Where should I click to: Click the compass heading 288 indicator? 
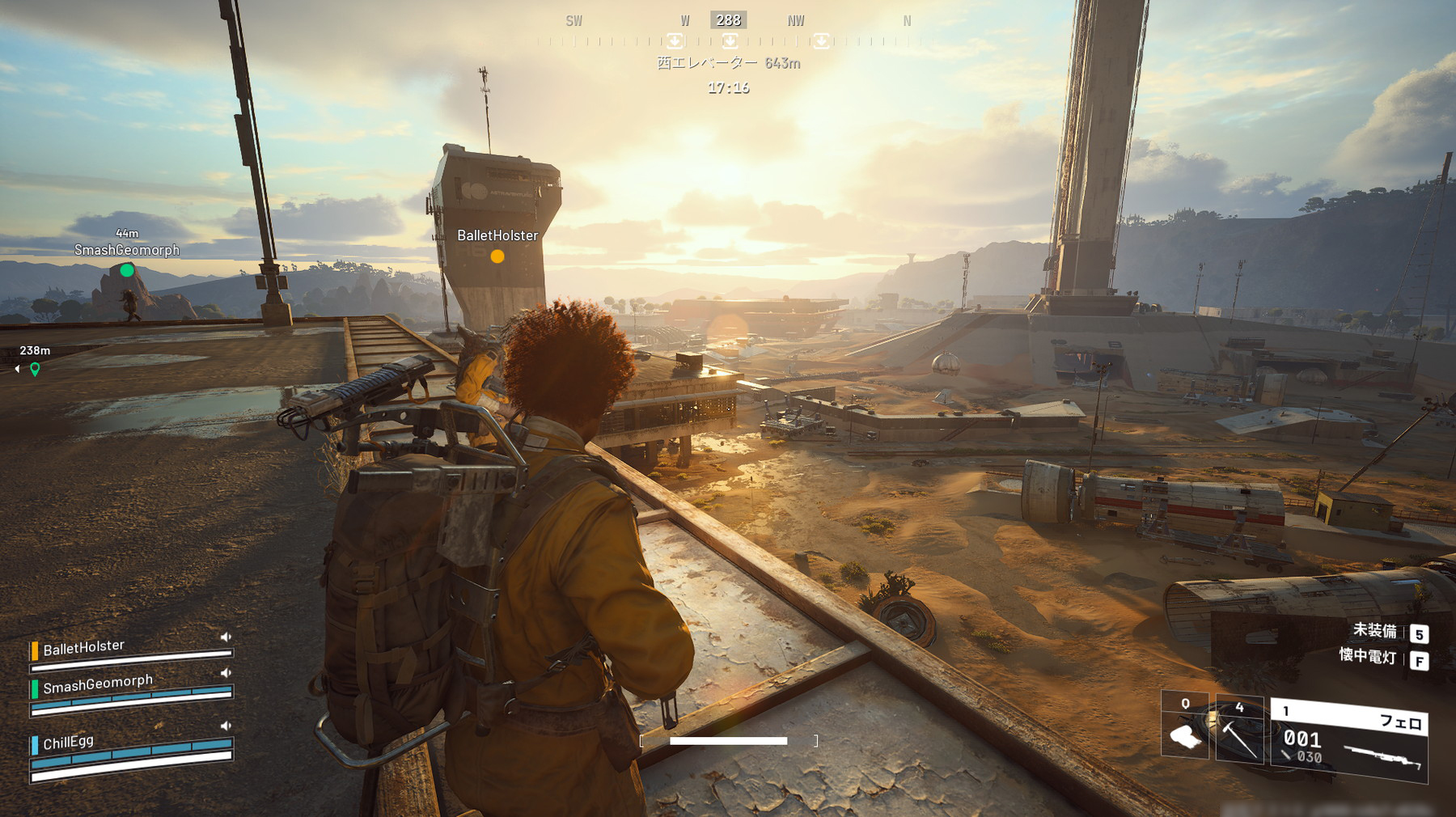pyautogui.click(x=728, y=20)
